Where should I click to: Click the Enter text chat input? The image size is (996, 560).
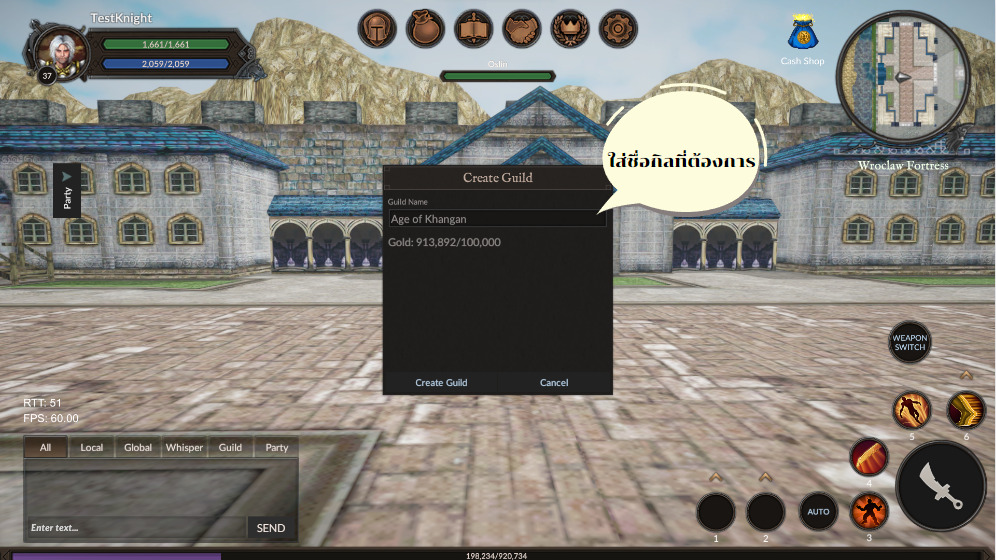135,528
